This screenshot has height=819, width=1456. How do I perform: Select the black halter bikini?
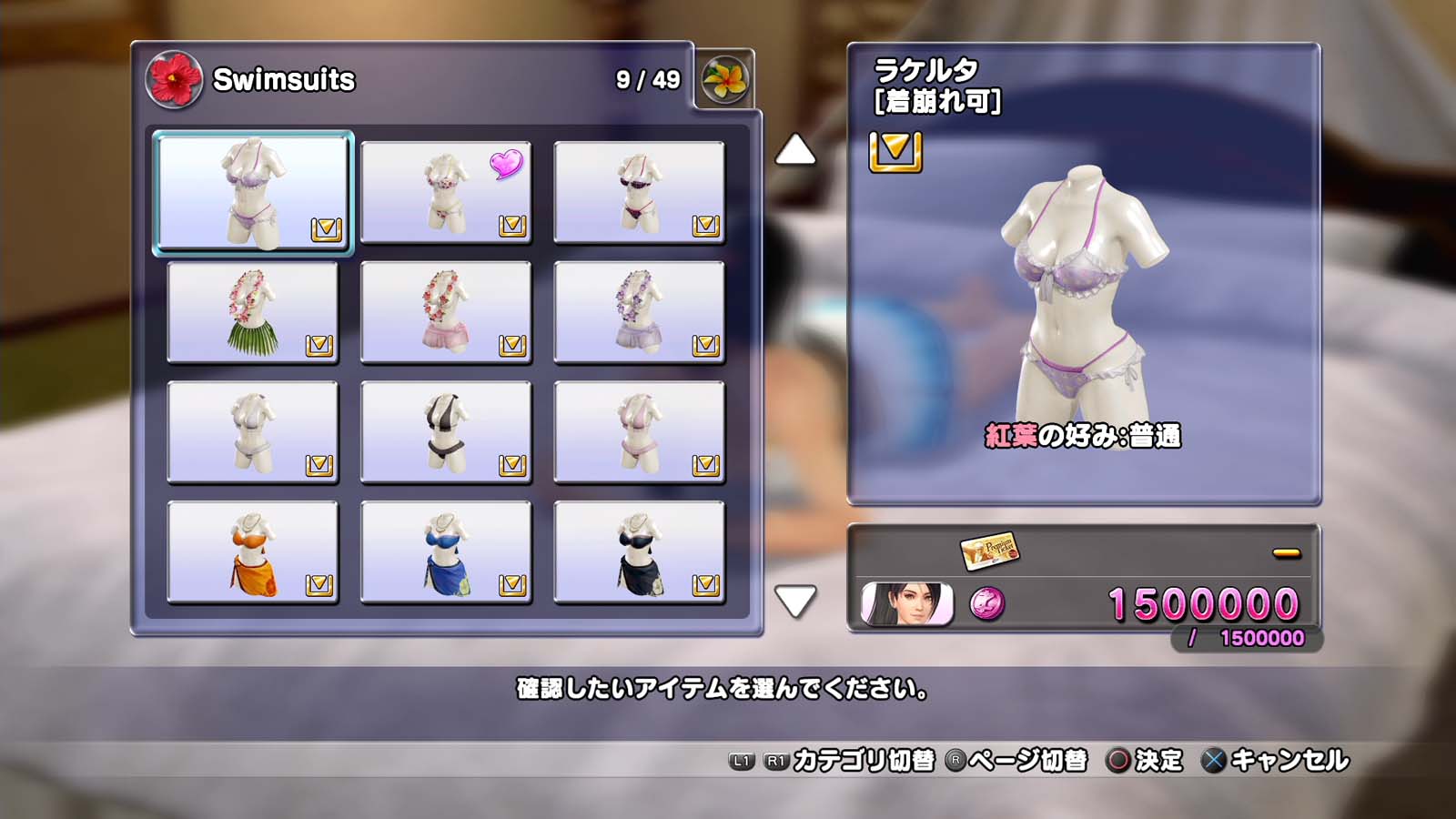point(446,432)
